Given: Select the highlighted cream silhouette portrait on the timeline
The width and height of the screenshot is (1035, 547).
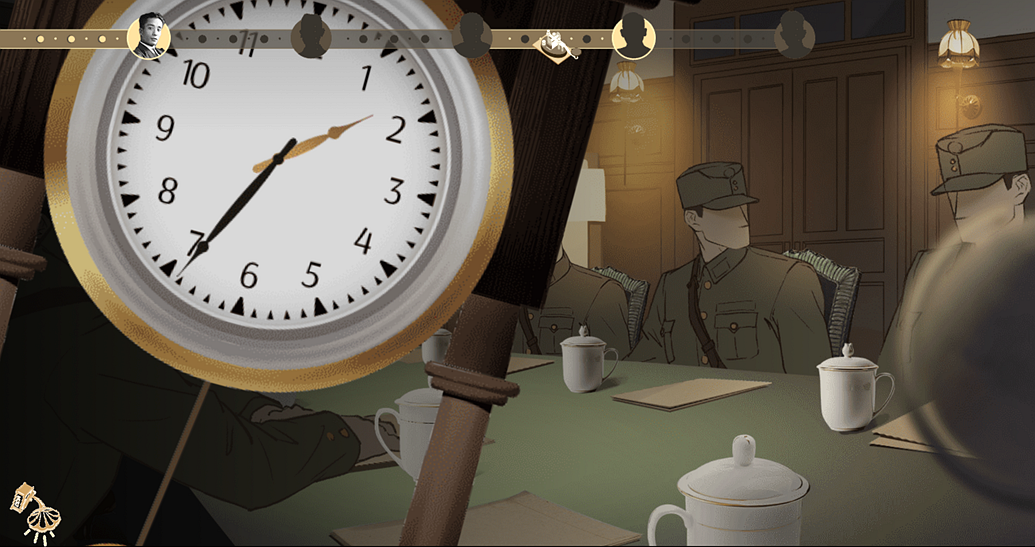Looking at the screenshot, I should point(633,37).
